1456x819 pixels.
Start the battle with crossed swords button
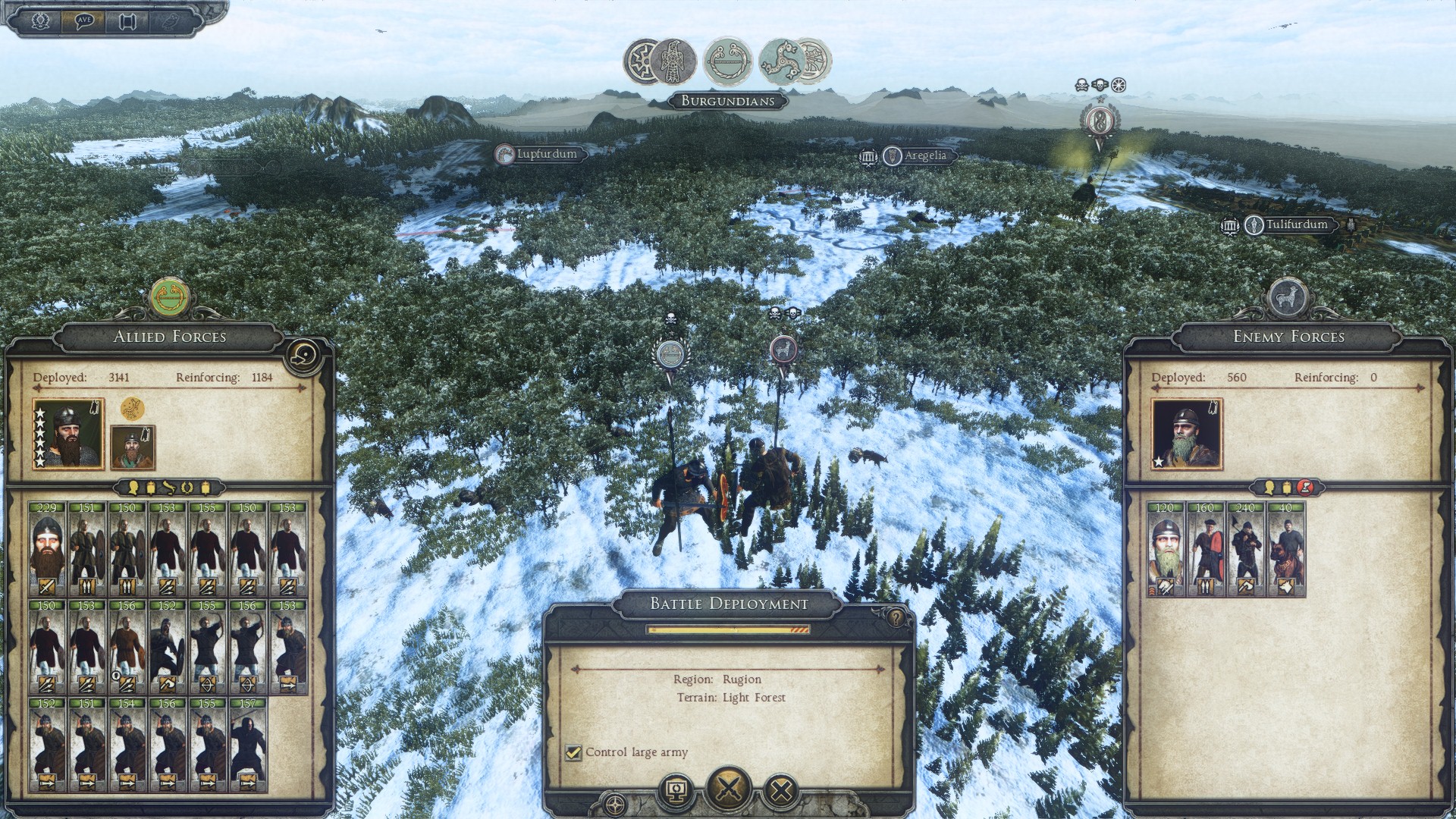pos(729,789)
